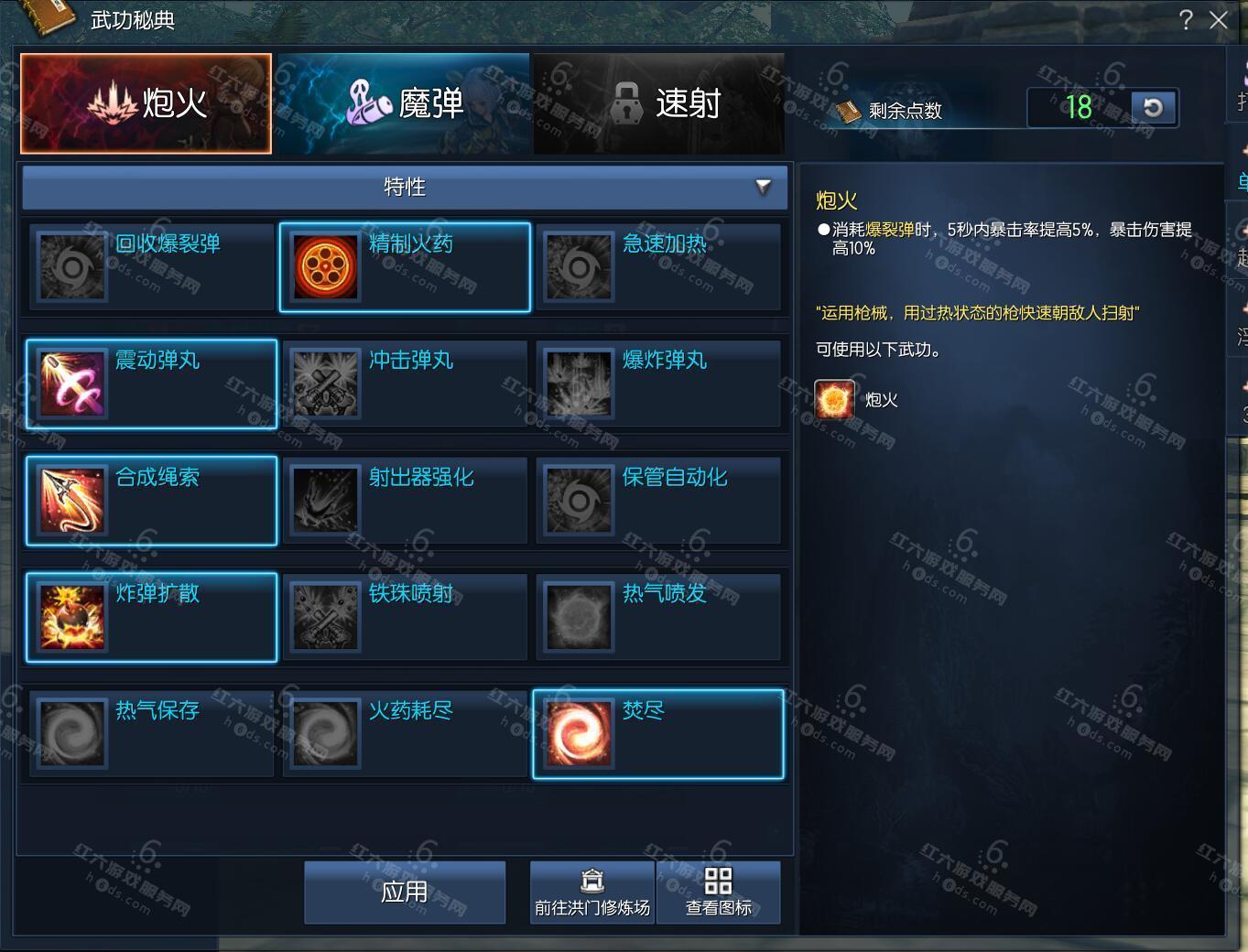This screenshot has width=1248, height=952.
Task: Reset points with the undo arrow button
Action: coord(1153,108)
